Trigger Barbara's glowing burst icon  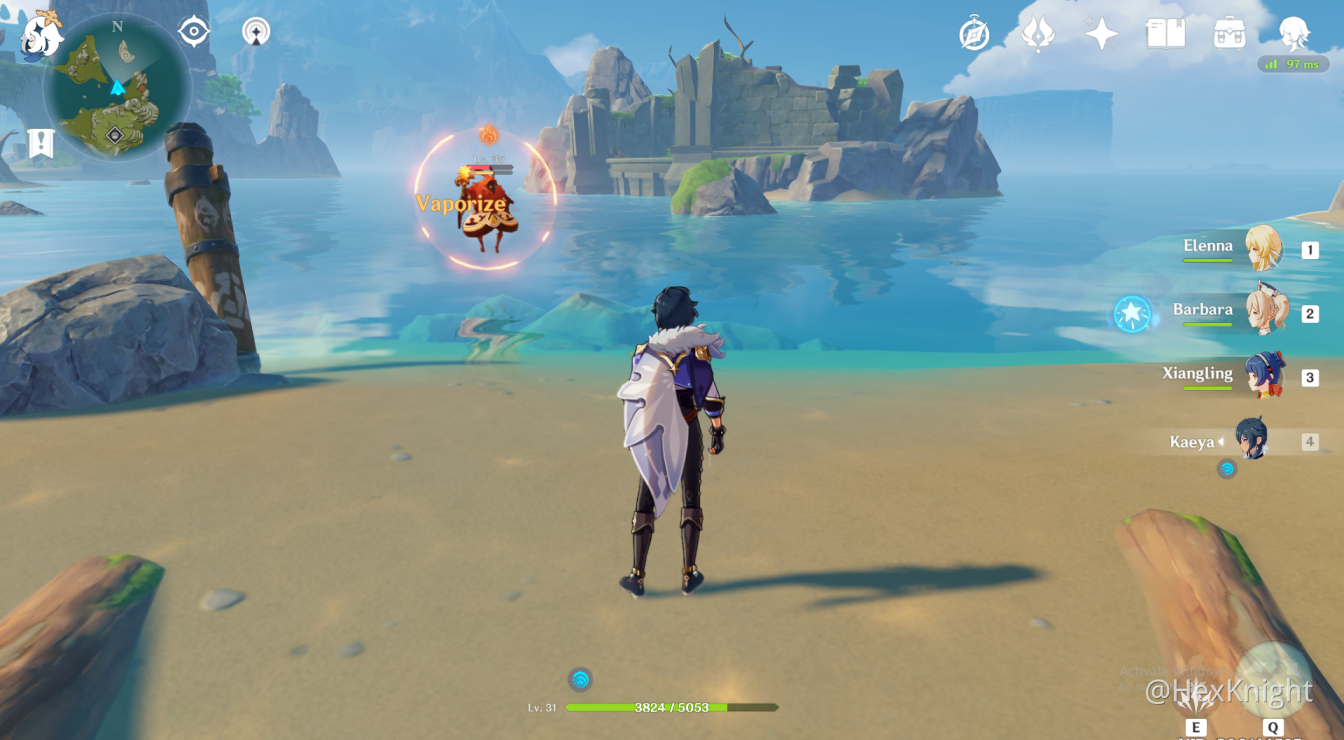(1132, 314)
